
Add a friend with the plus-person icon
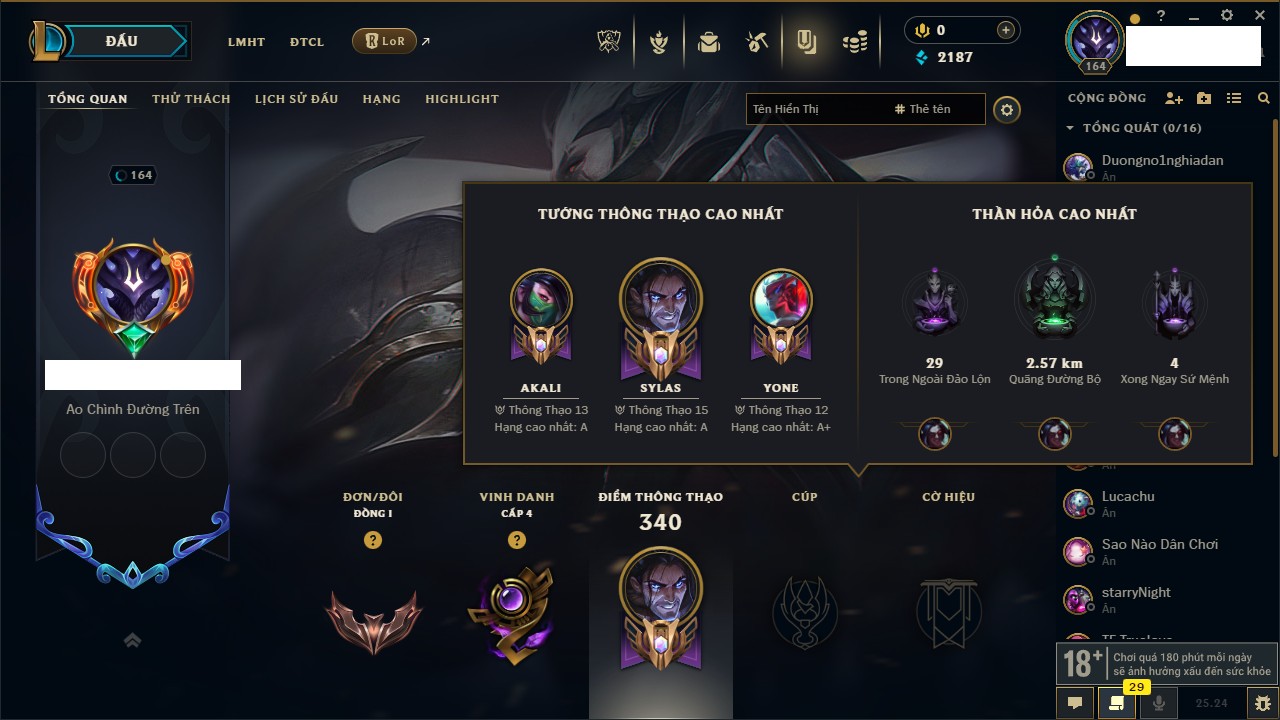[1174, 98]
